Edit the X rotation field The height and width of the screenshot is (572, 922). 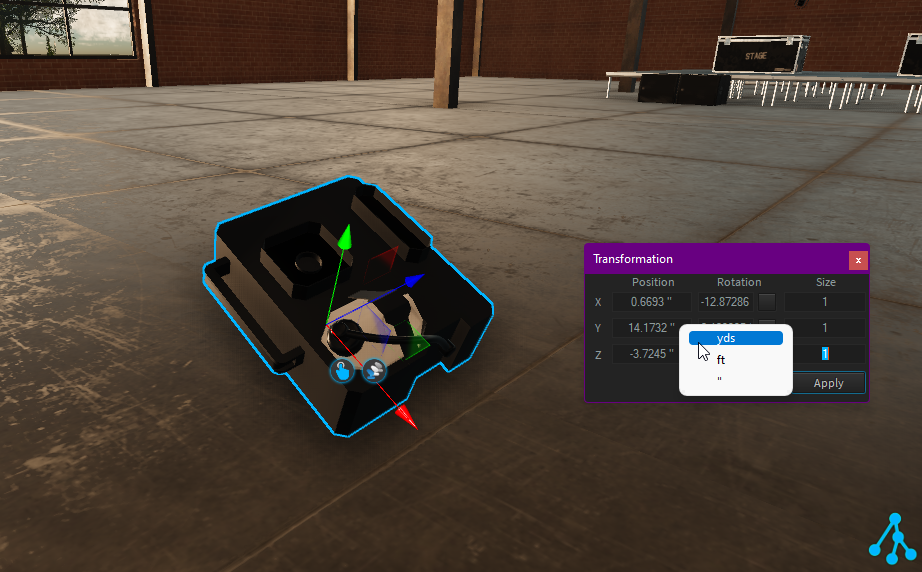tap(725, 302)
